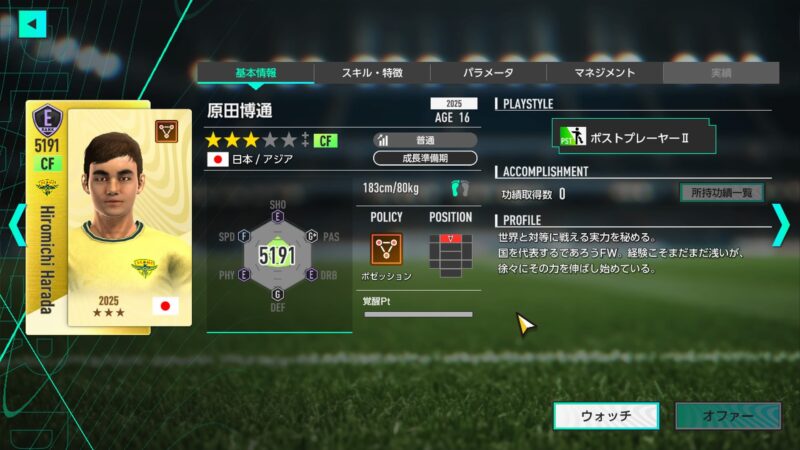This screenshot has height=450, width=800.
Task: Select the ポゼッション policy icon
Action: click(x=386, y=249)
